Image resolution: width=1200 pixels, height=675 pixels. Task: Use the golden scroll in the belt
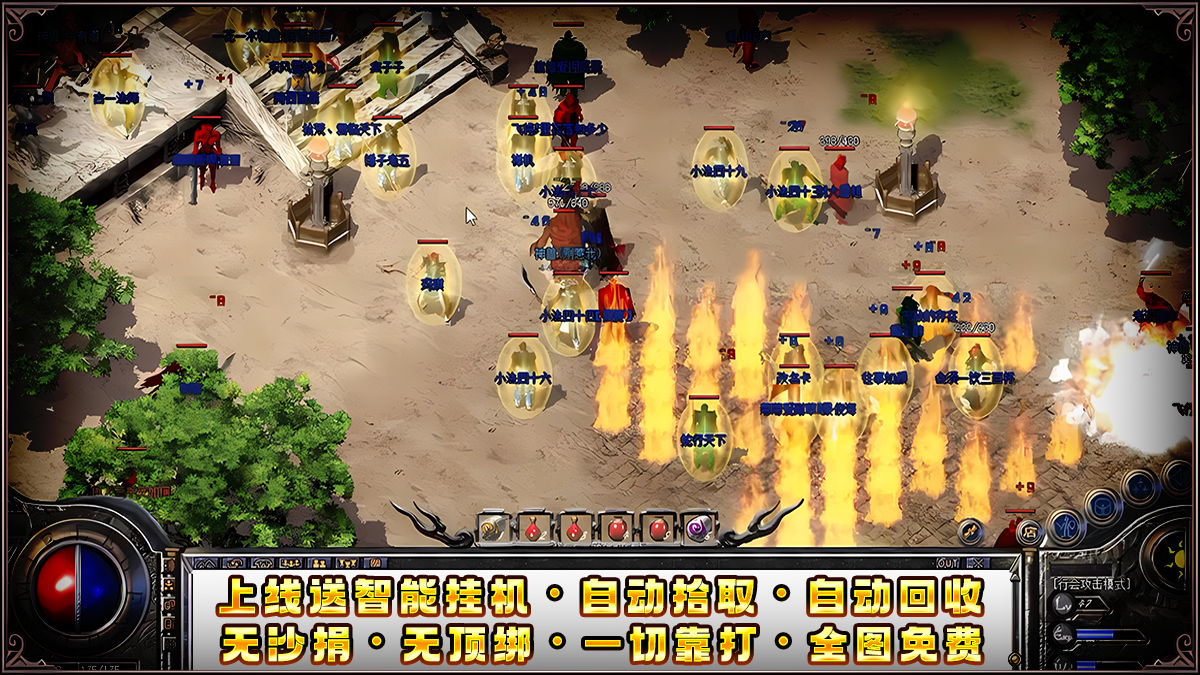pos(492,528)
